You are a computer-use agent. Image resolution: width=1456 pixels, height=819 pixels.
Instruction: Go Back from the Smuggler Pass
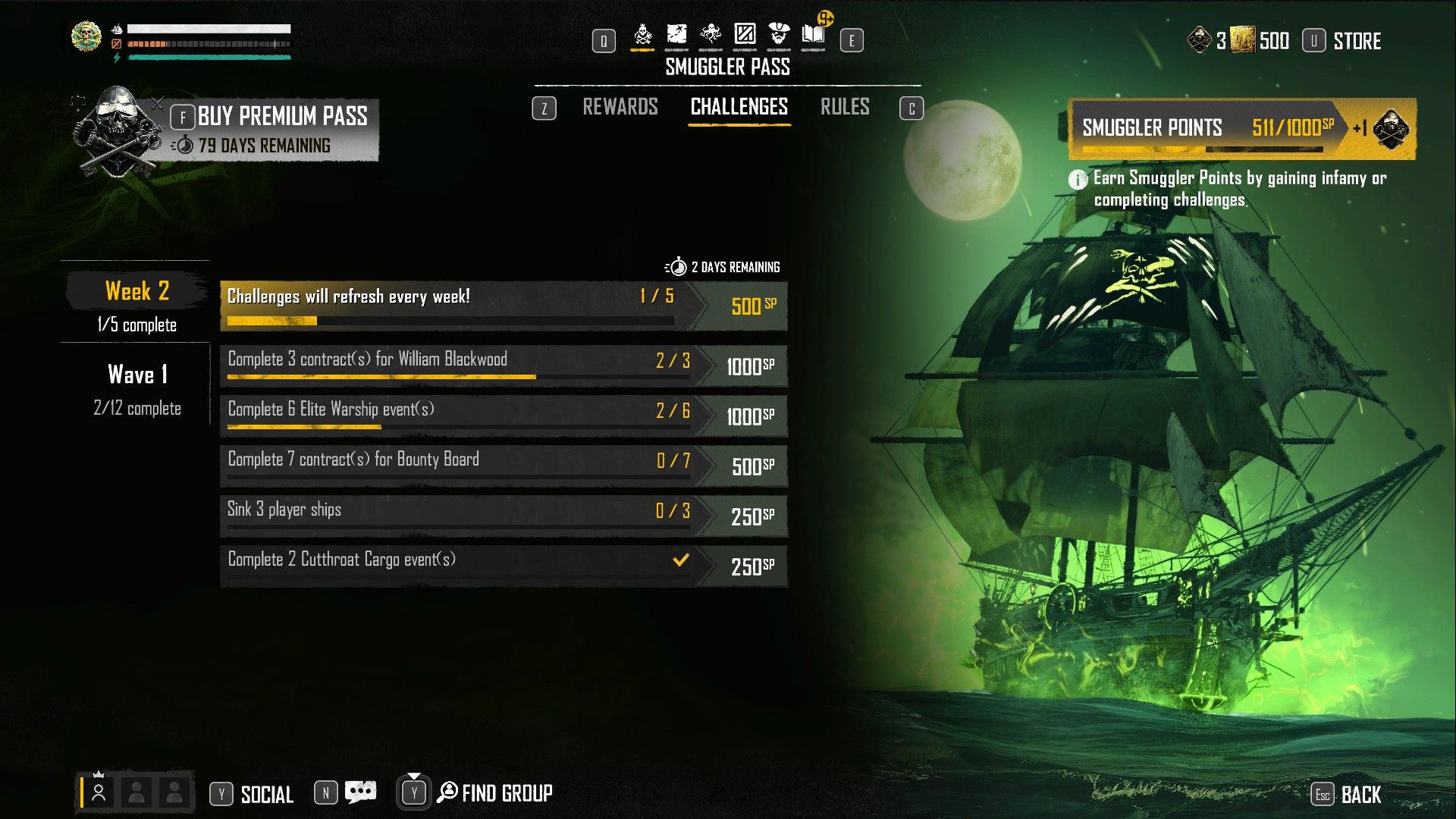pyautogui.click(x=1360, y=795)
